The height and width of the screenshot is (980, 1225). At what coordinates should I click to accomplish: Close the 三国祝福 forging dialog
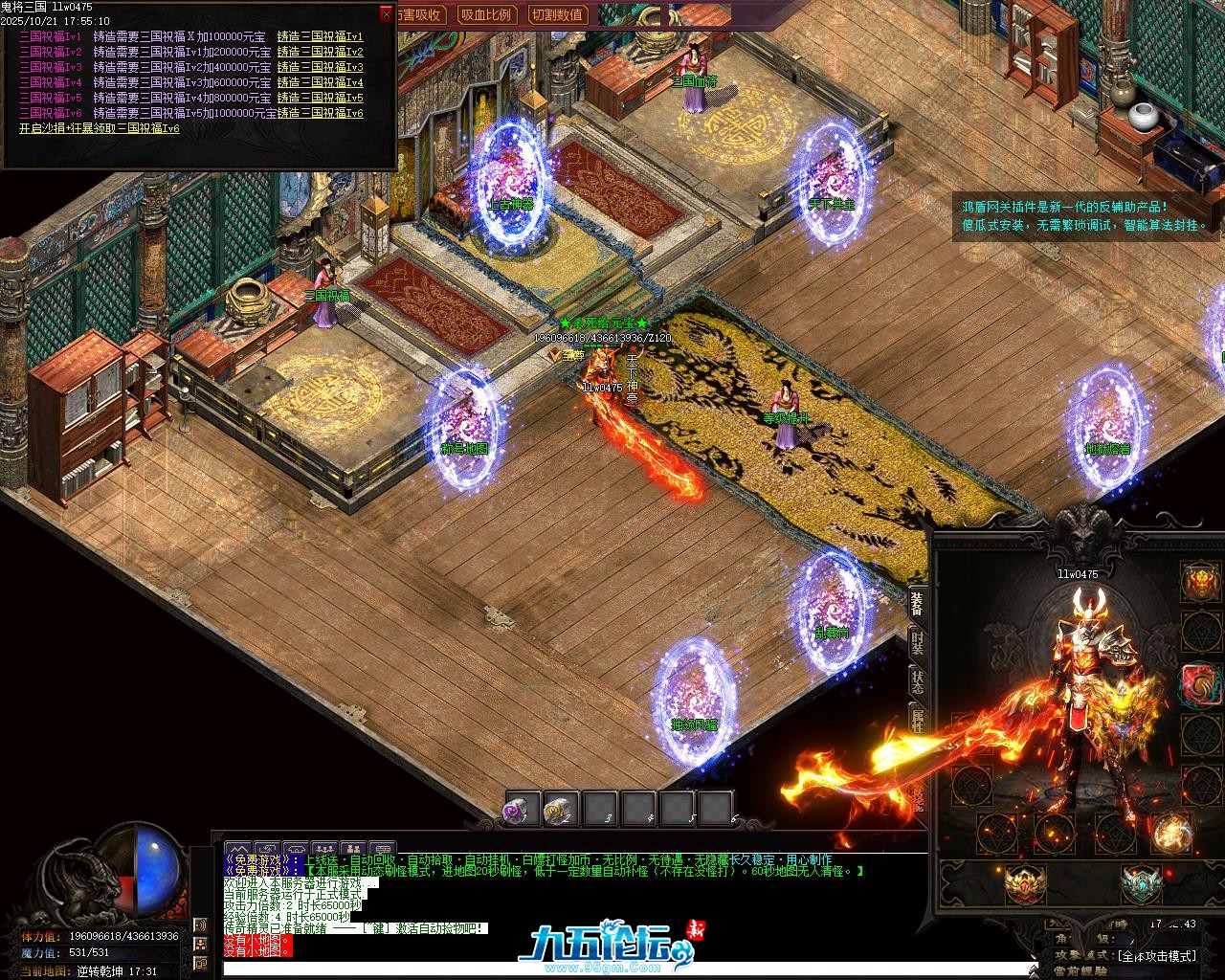click(x=386, y=13)
